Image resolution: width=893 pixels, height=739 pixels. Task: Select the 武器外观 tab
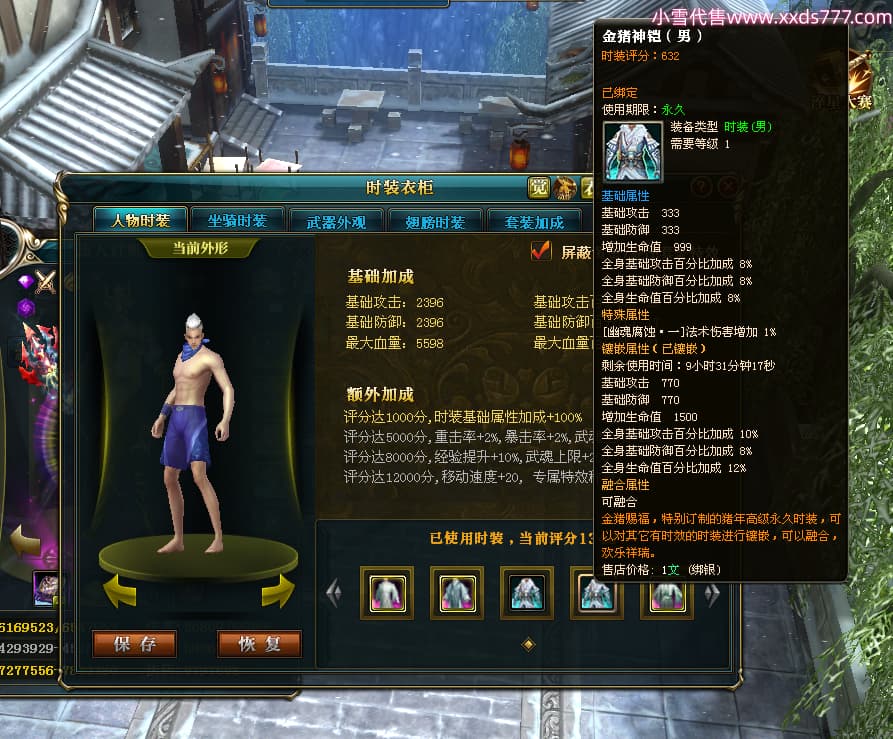[336, 222]
